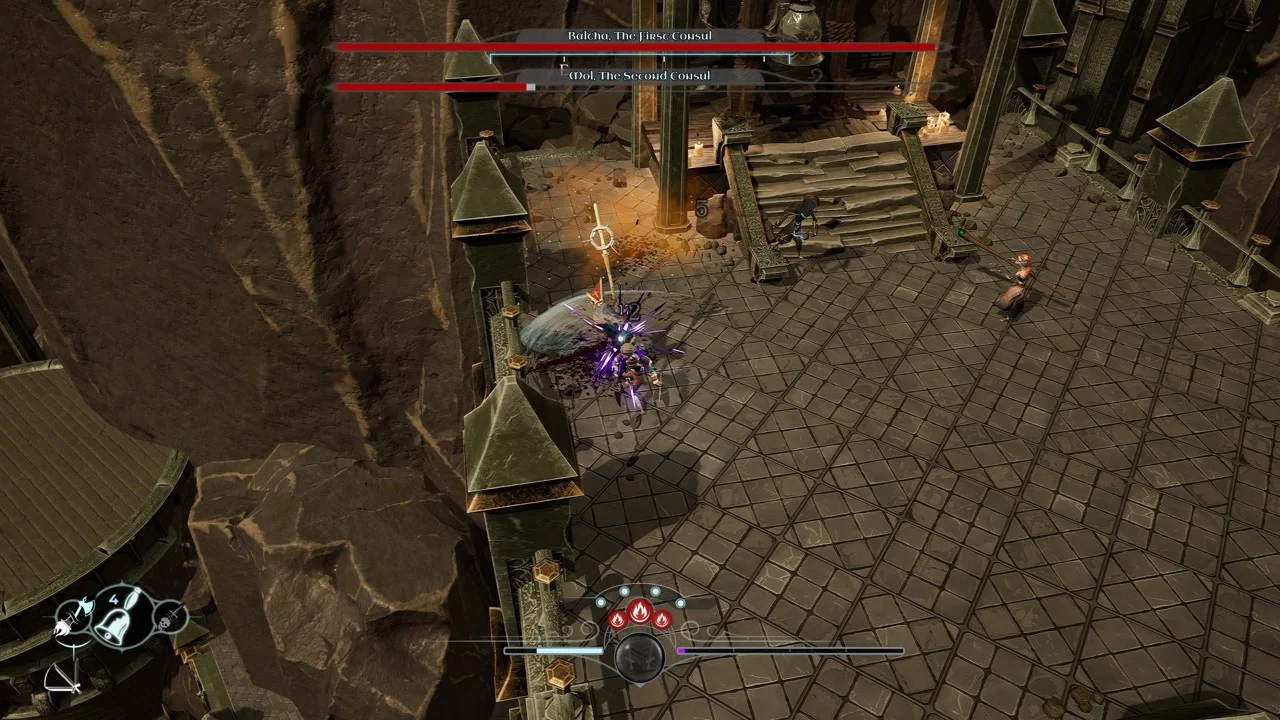Switch to the crossbow weapon icon
The height and width of the screenshot is (720, 1280).
point(62,679)
